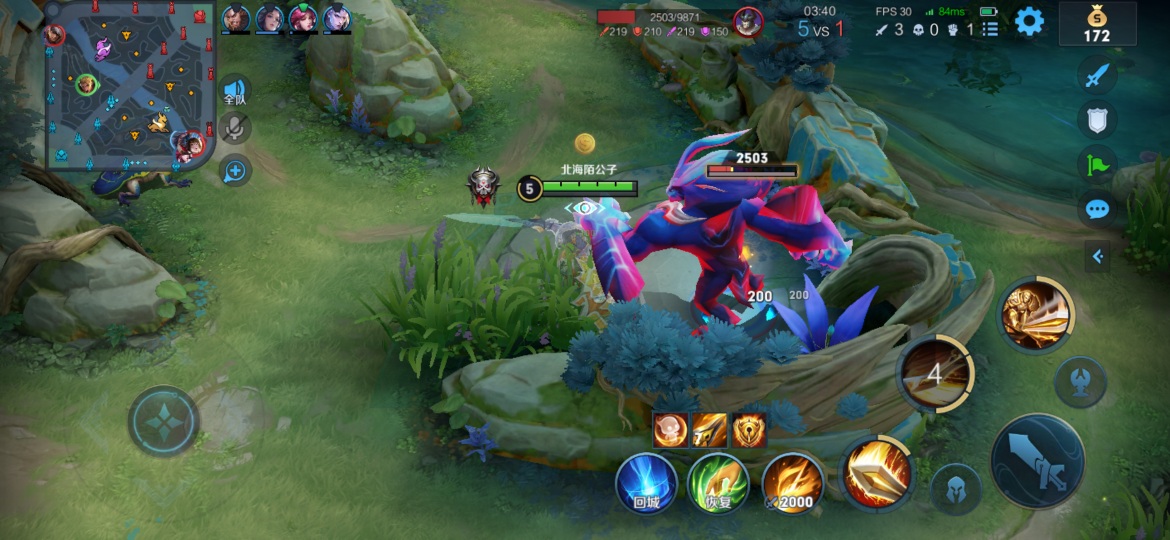Image resolution: width=1170 pixels, height=540 pixels.
Task: Collapse the side panel with the arrow
Action: coord(1098,257)
